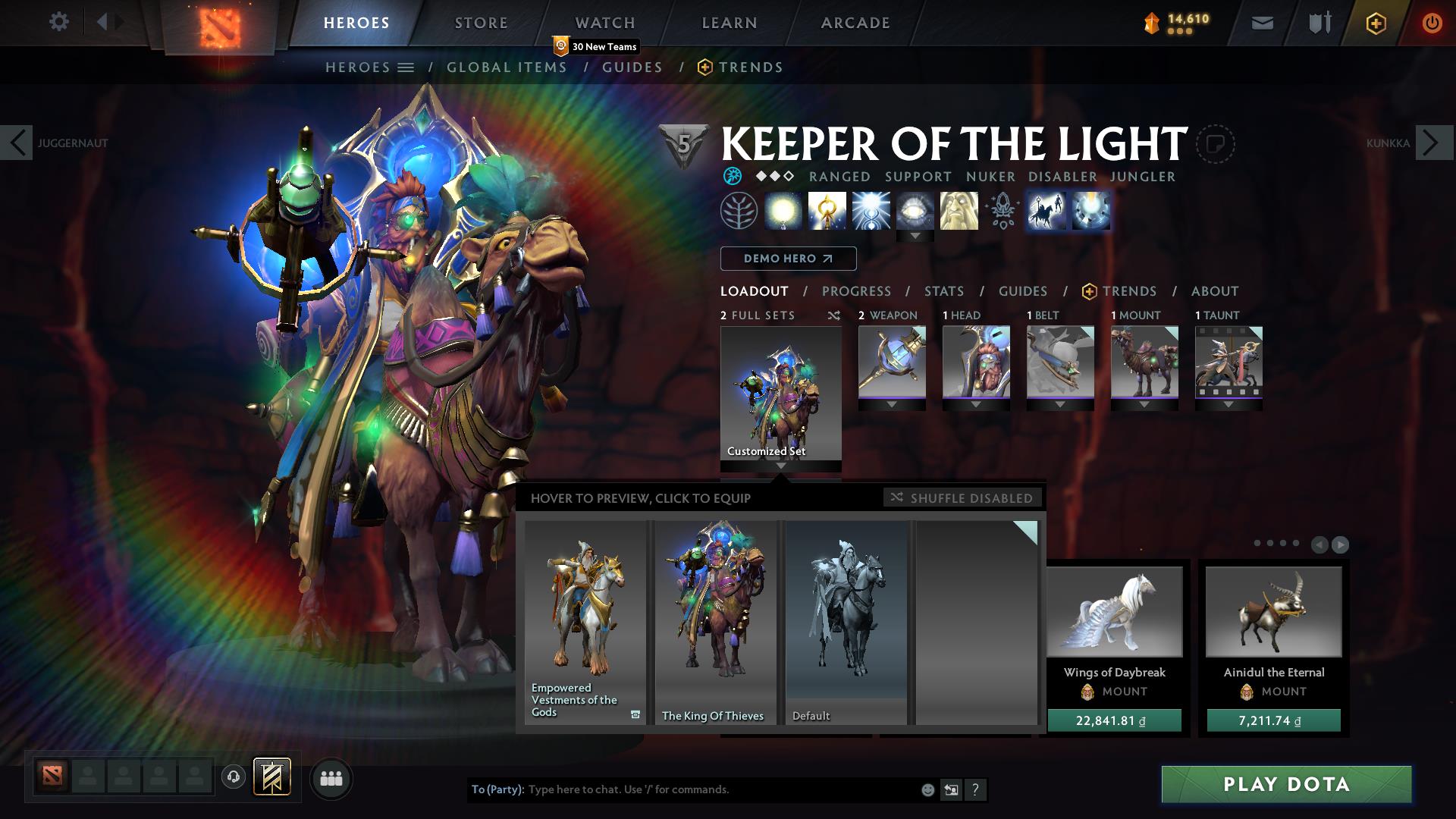The width and height of the screenshot is (1456, 819).
Task: Choose The King Of Thieves set
Action: point(715,622)
